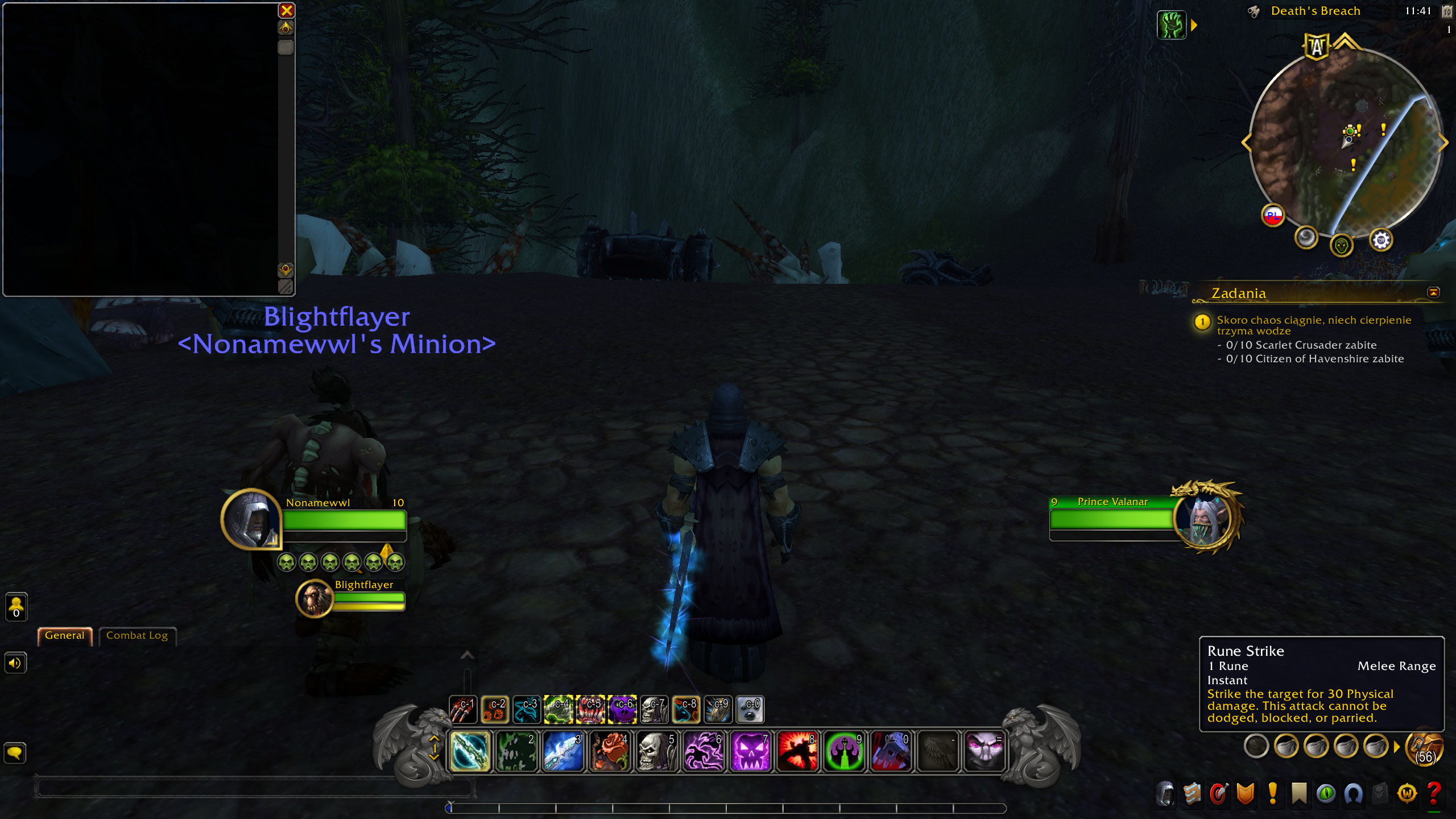This screenshot has height=819, width=1456.
Task: Select the General chat tab
Action: 64,635
